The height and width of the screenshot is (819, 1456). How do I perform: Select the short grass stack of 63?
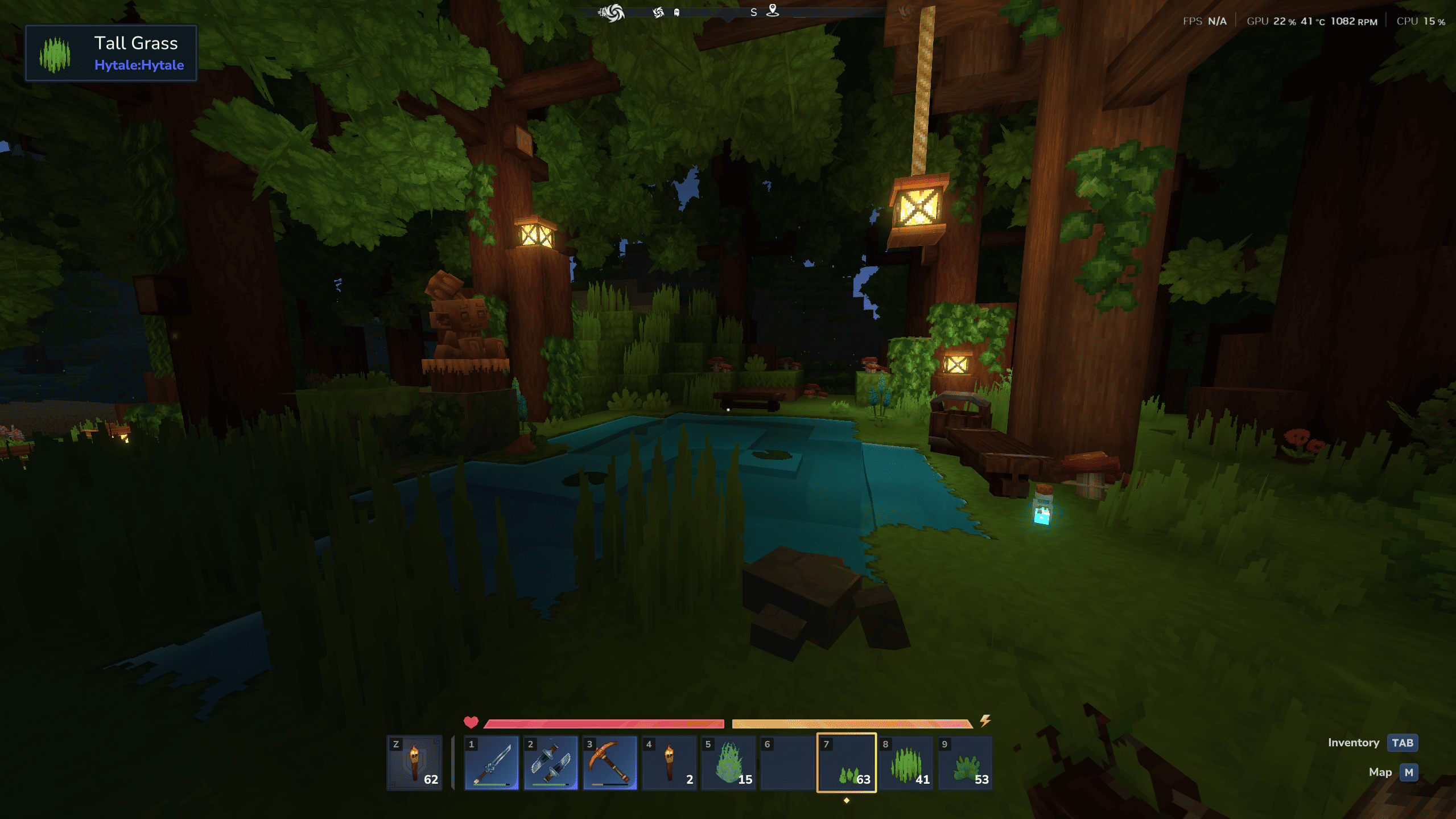[847, 763]
